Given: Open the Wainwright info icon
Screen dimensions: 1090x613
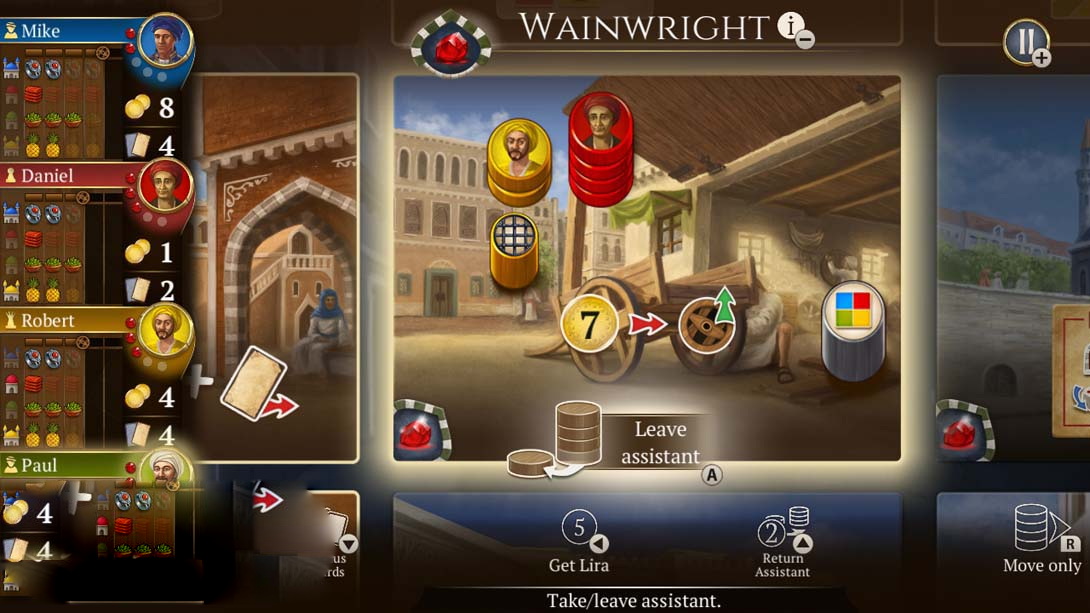Looking at the screenshot, I should coord(792,27).
